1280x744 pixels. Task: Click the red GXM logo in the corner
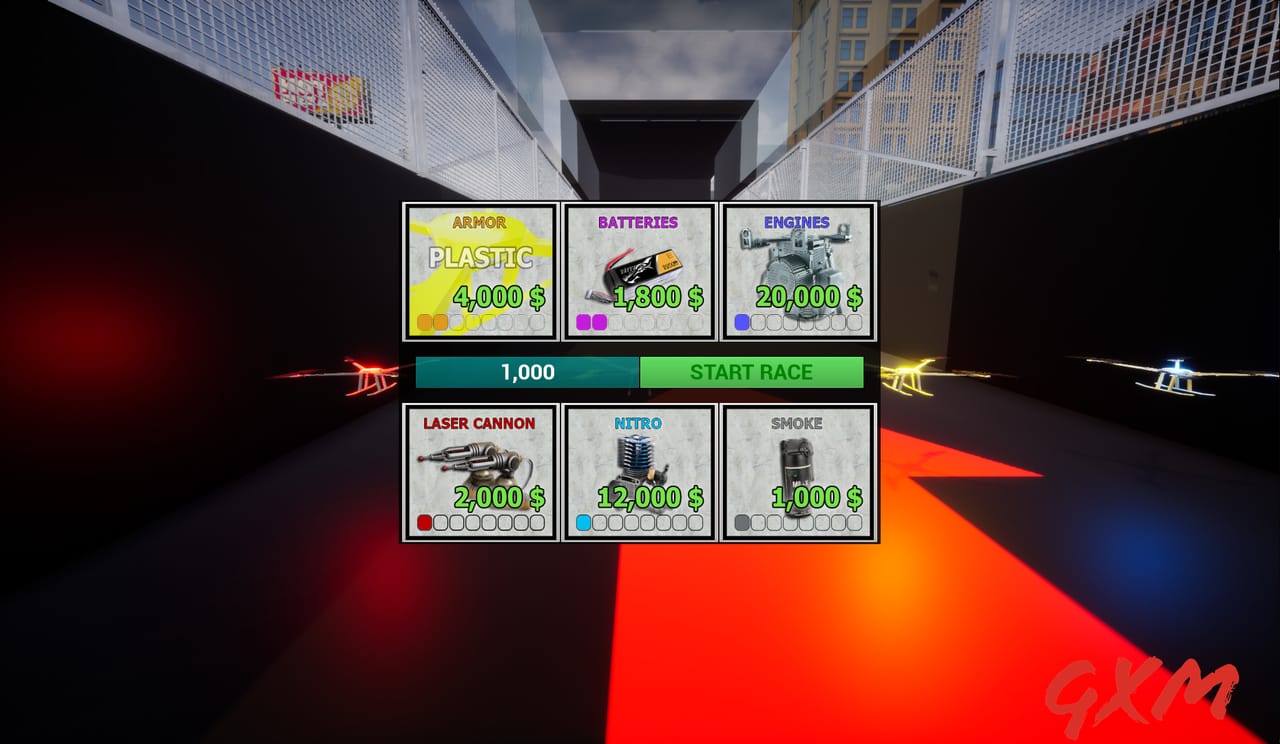[x=1140, y=694]
